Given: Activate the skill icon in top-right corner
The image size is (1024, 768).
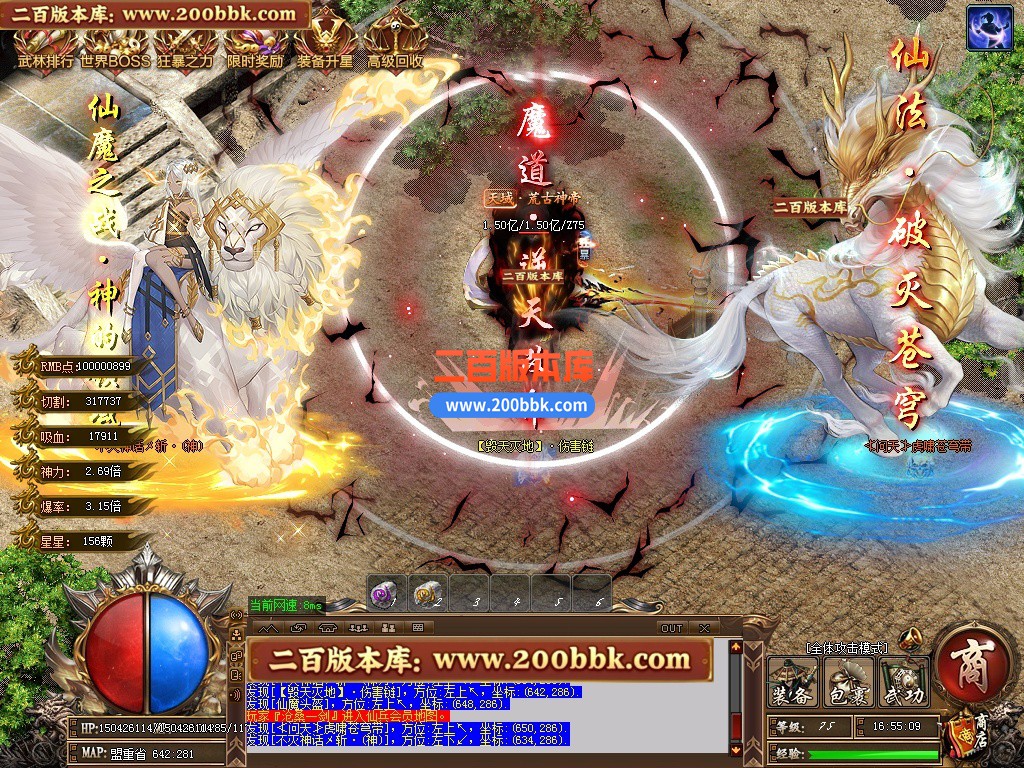Looking at the screenshot, I should 989,27.
